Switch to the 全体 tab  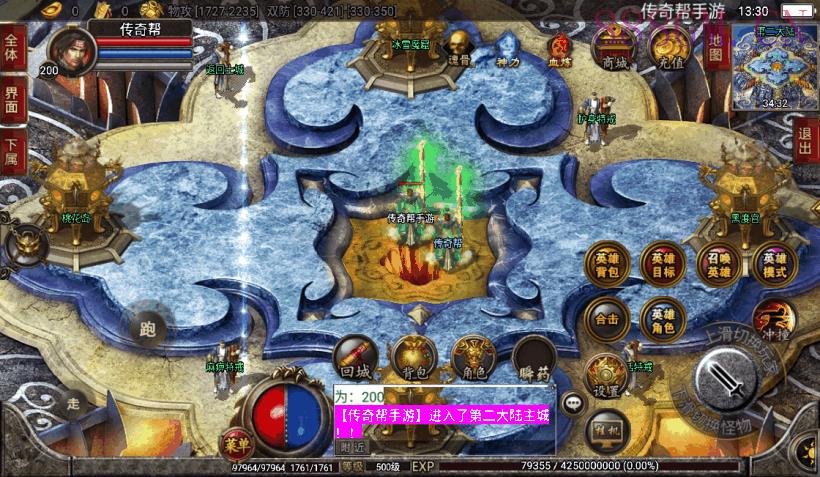pyautogui.click(x=13, y=49)
